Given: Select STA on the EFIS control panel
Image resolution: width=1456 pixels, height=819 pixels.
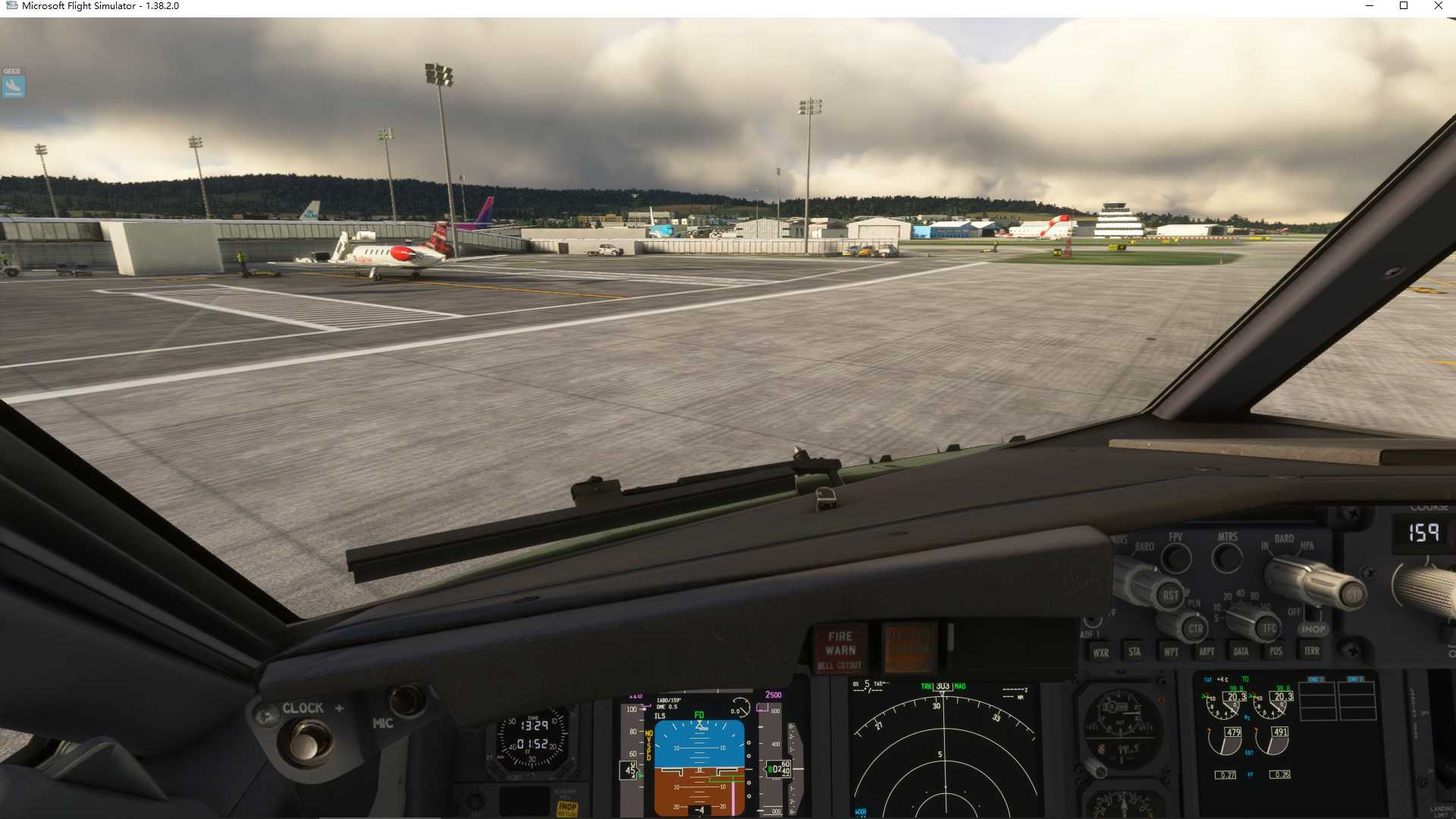Looking at the screenshot, I should pos(1134,652).
